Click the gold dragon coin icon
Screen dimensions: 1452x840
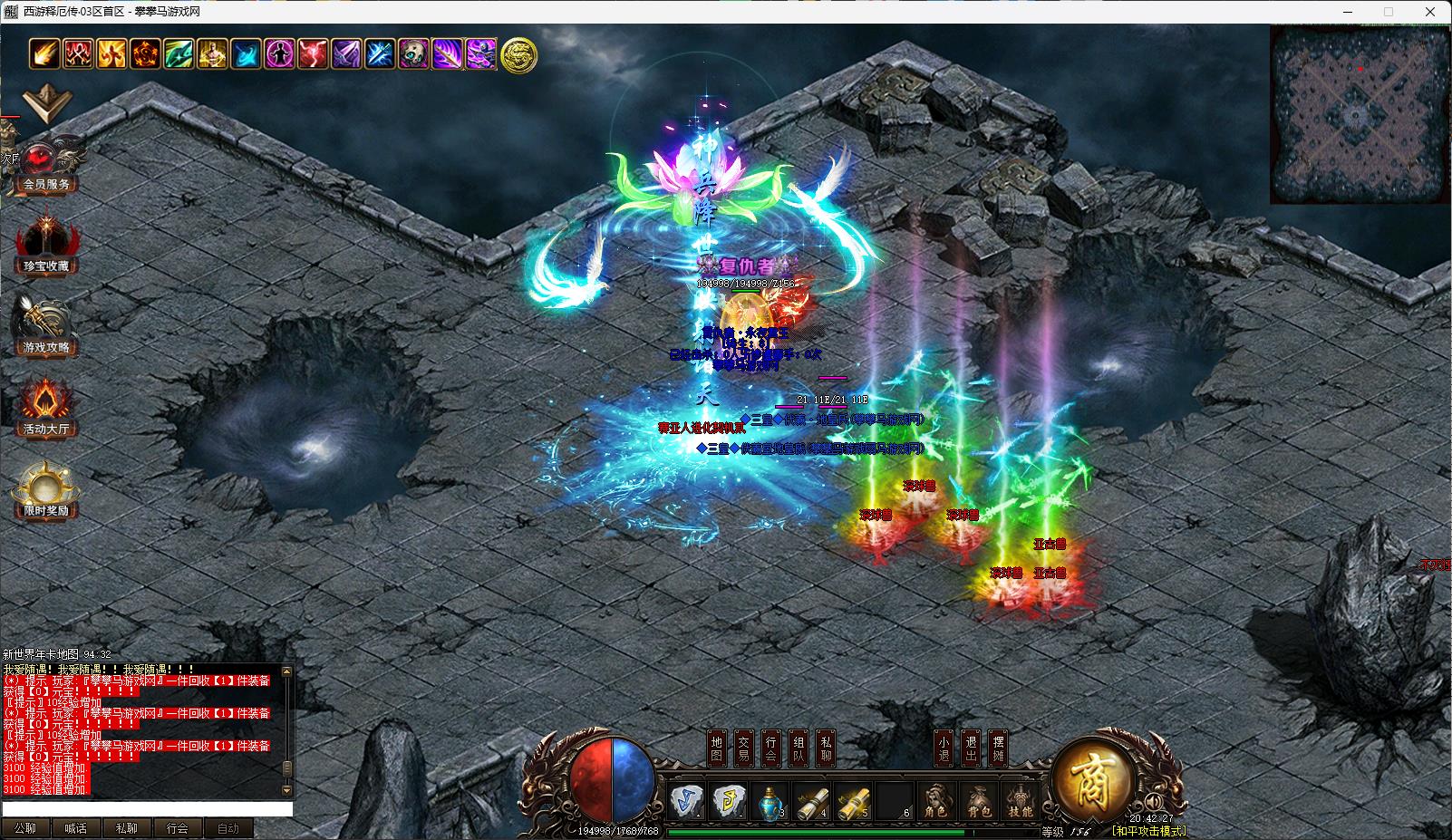(518, 55)
